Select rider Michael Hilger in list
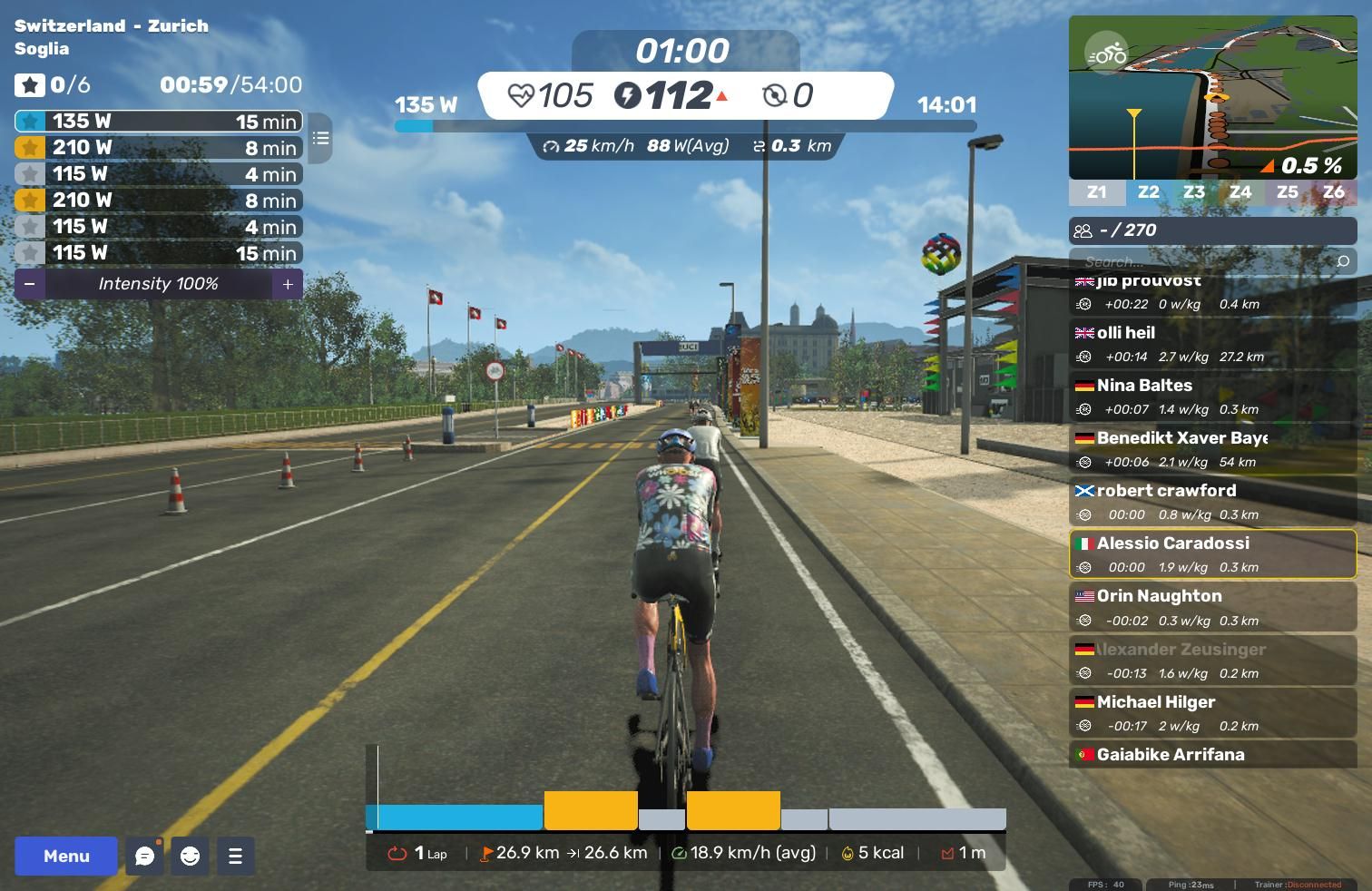 click(x=1212, y=713)
